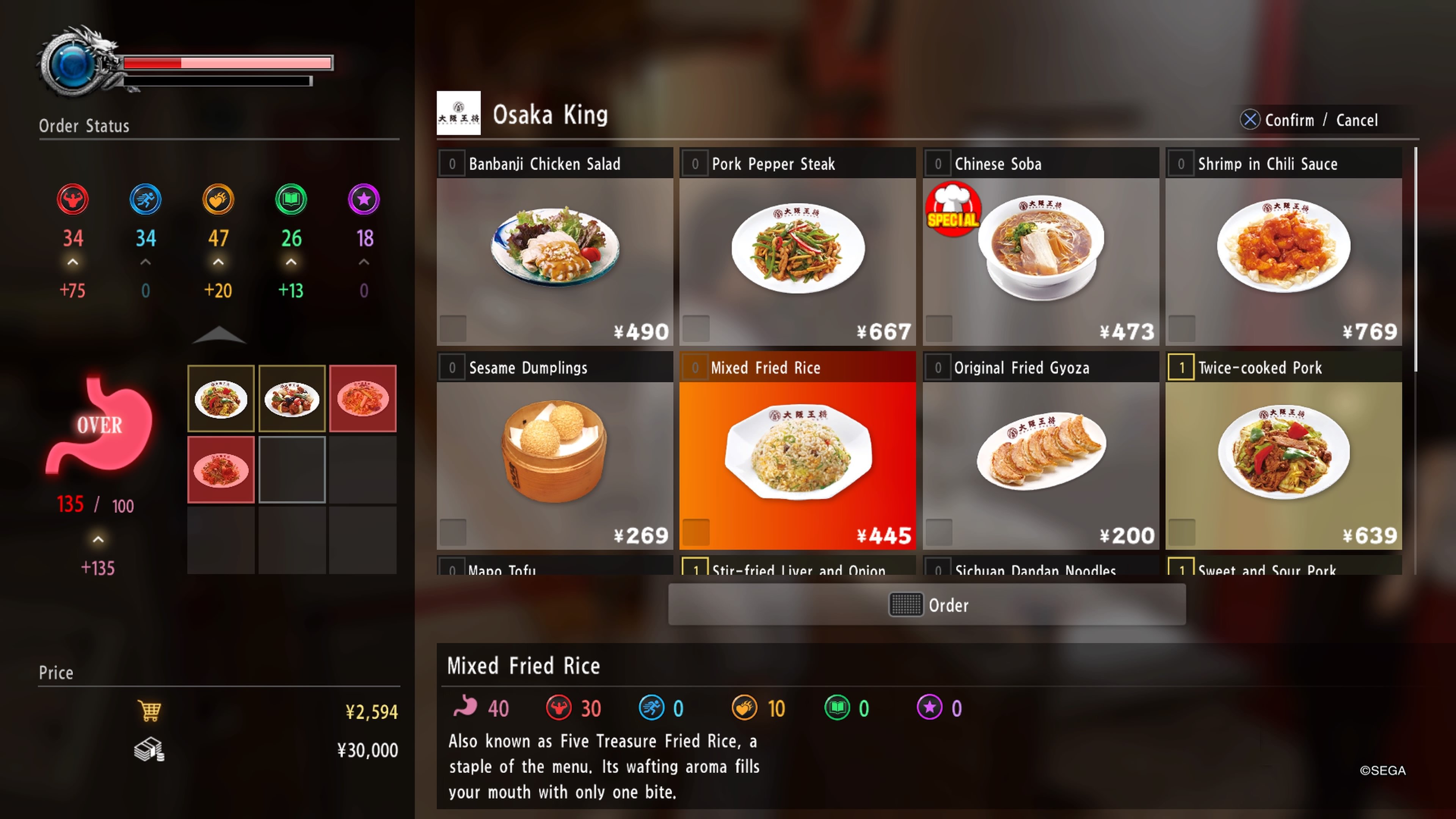Select the orange heart stat icon

[x=218, y=199]
